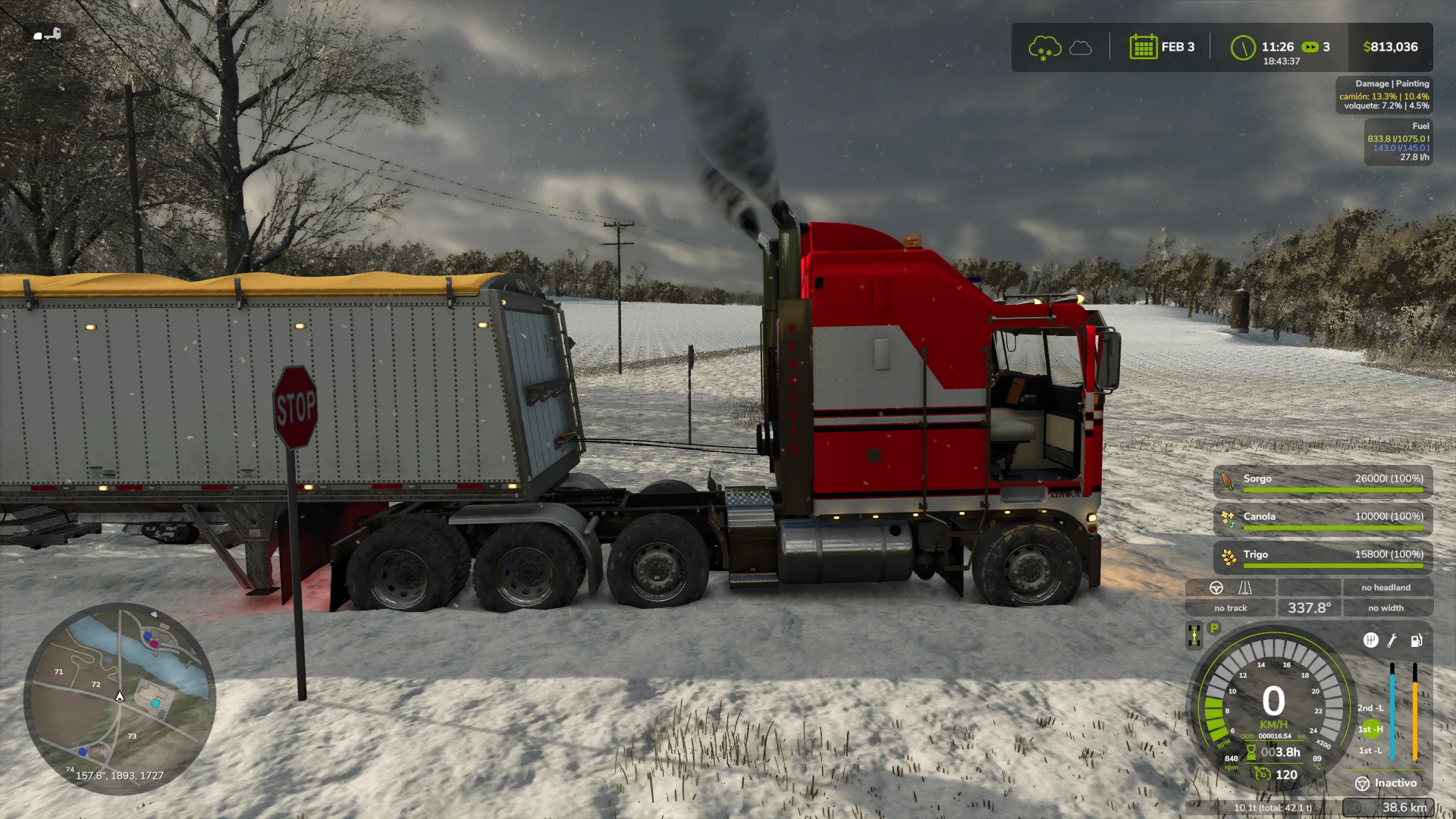Select the Trigo fill level row
Viewport: 1456px width, 819px height.
1323,557
